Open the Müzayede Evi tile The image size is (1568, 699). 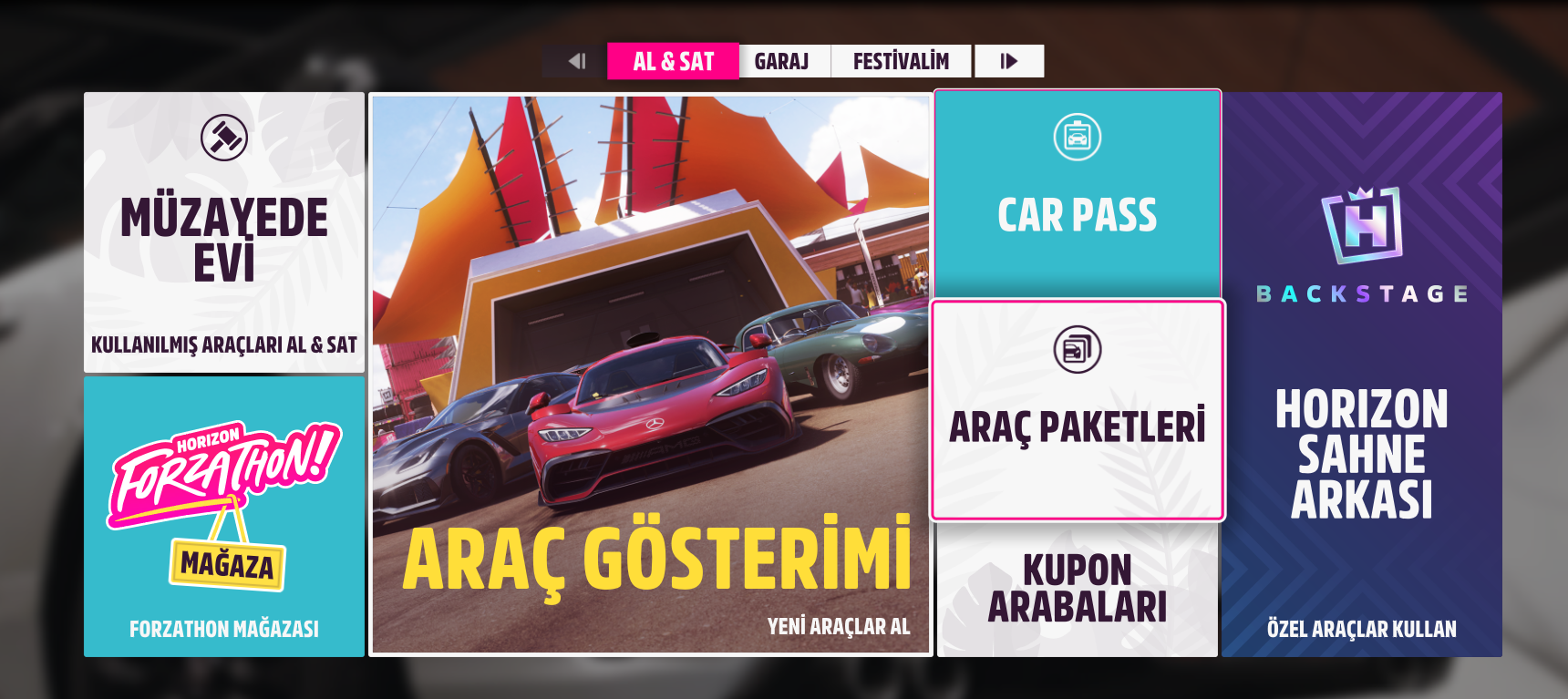(224, 232)
